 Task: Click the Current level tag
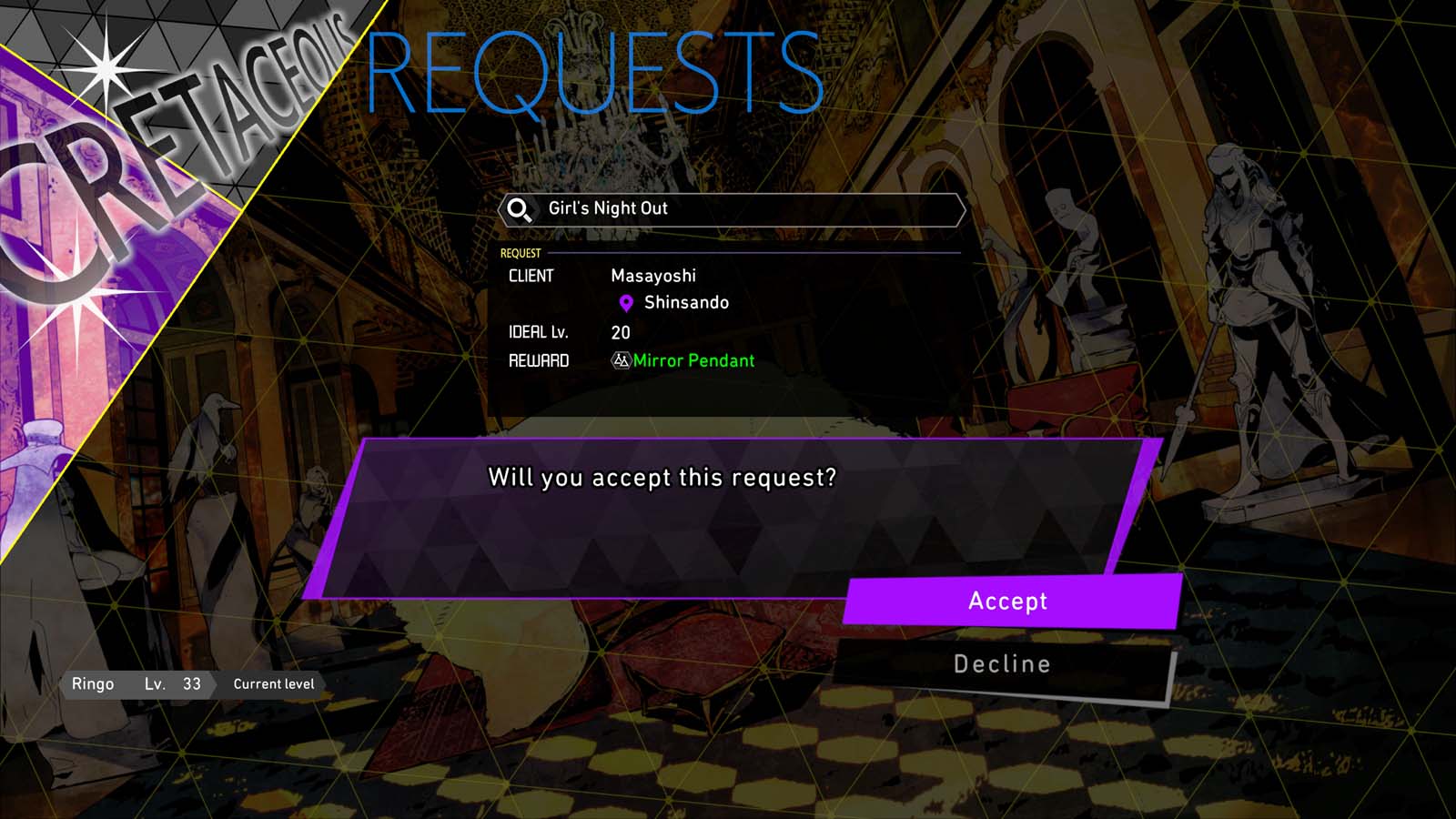tap(273, 683)
